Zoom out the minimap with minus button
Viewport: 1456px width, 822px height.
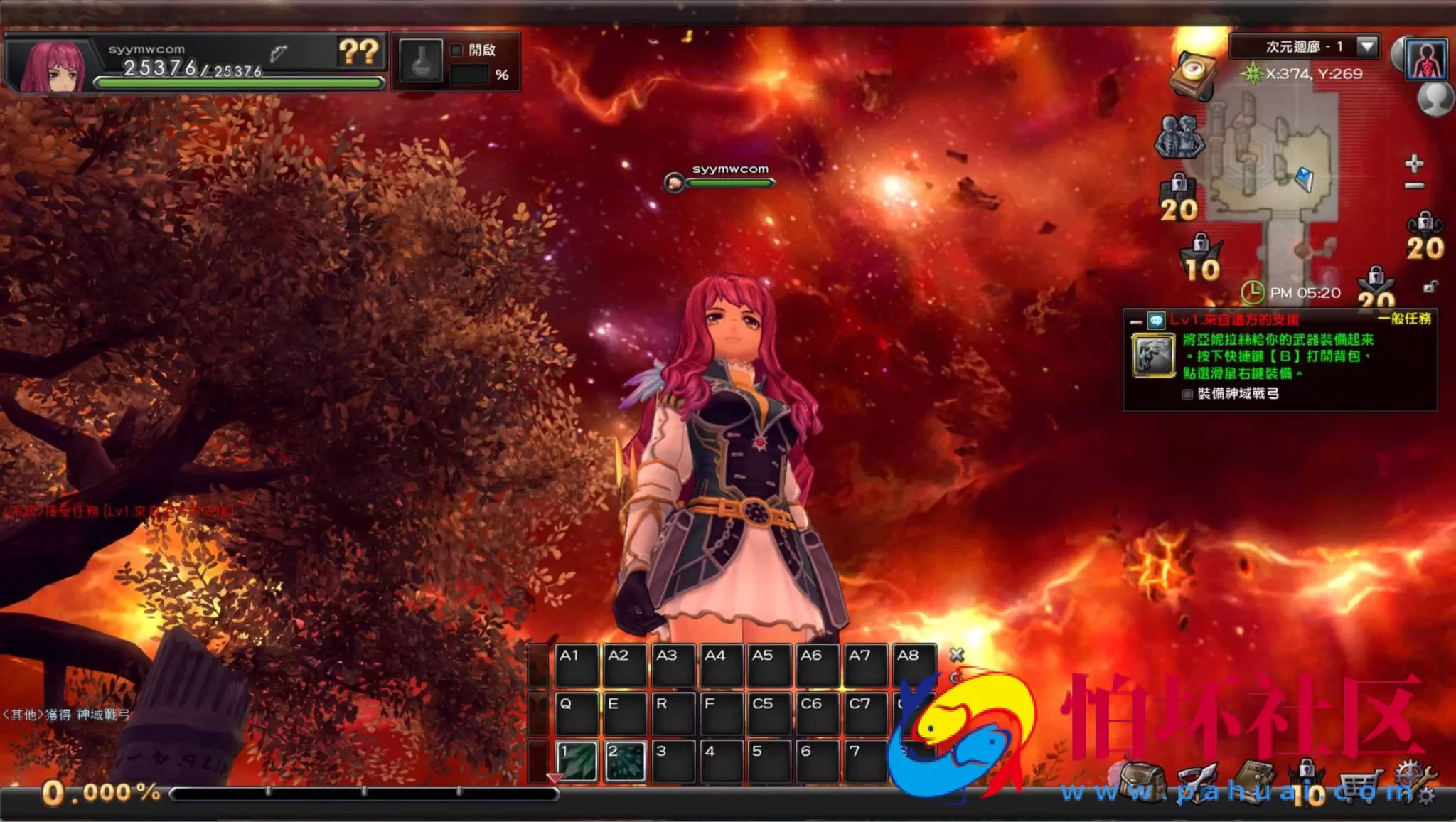pos(1414,186)
